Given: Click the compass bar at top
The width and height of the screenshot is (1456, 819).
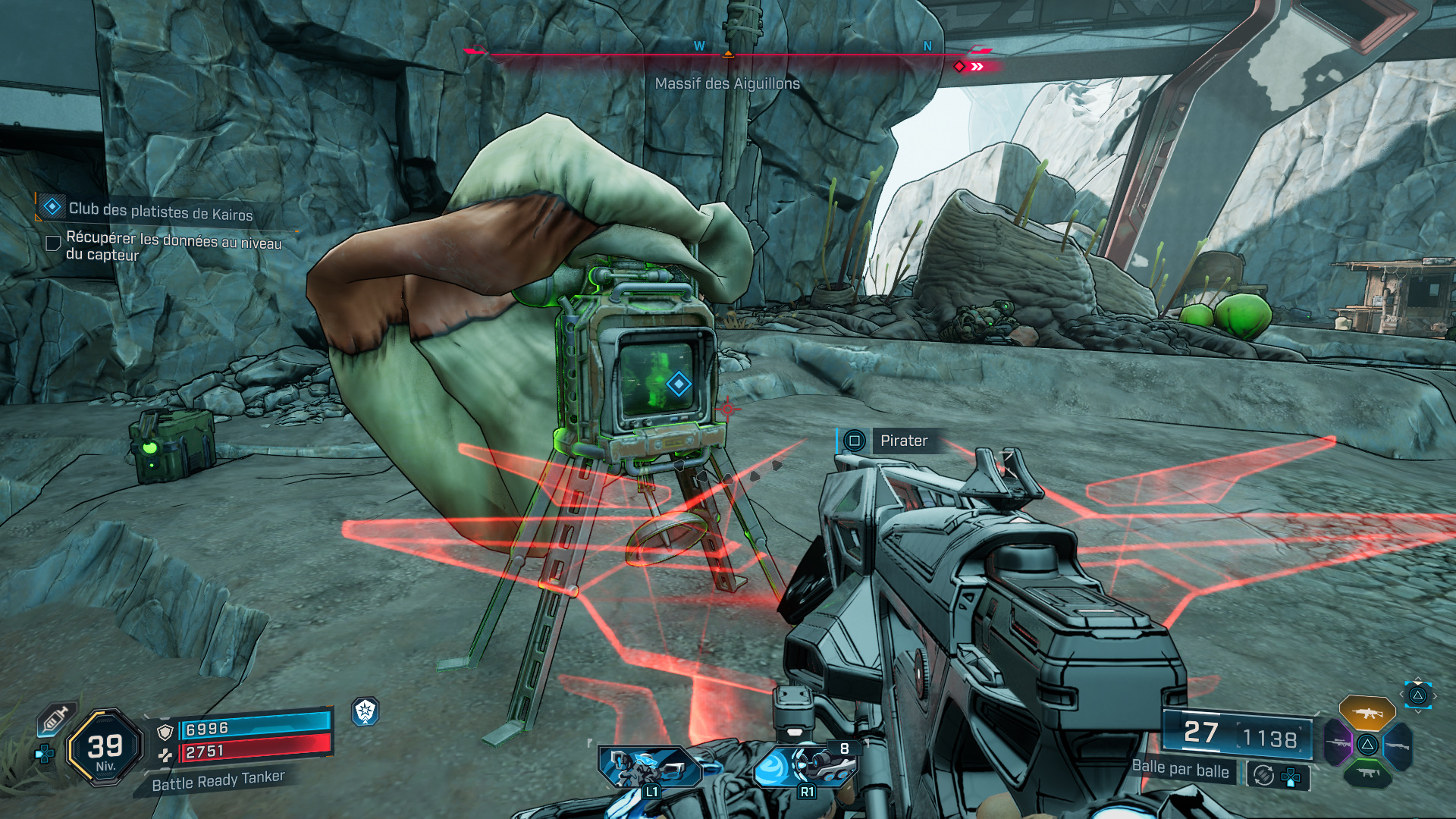Looking at the screenshot, I should pos(726,55).
